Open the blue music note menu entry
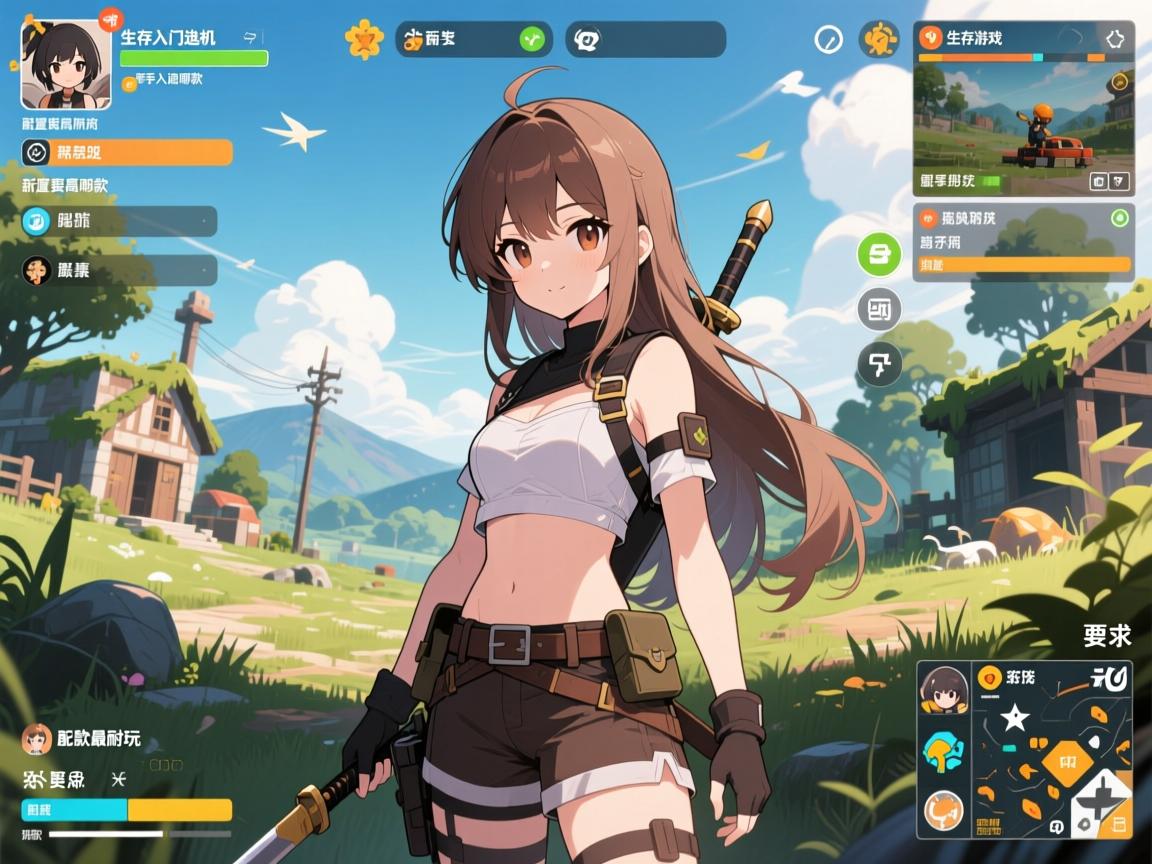The image size is (1152, 864). (119, 221)
